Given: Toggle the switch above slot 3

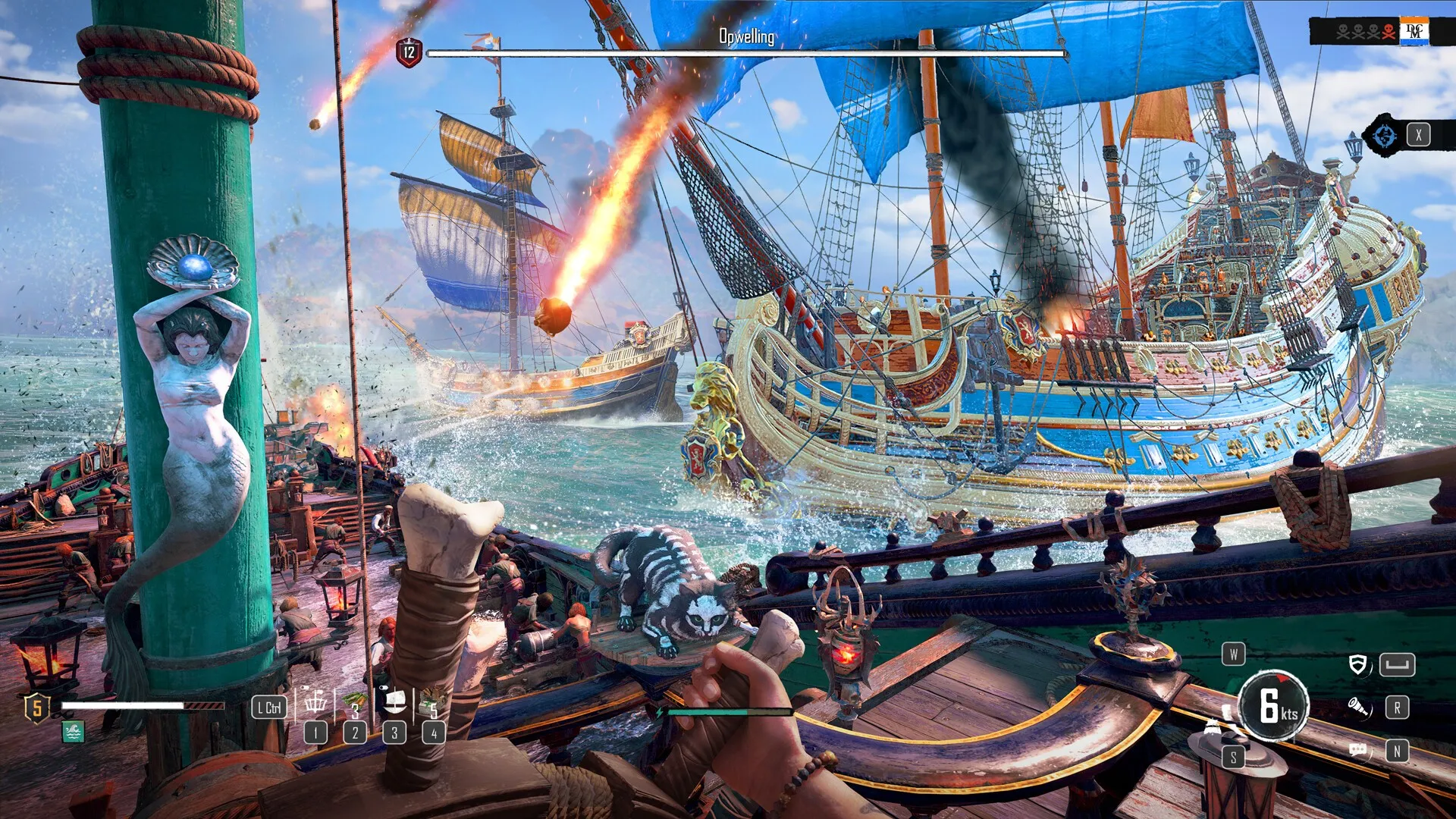Looking at the screenshot, I should pos(384,688).
